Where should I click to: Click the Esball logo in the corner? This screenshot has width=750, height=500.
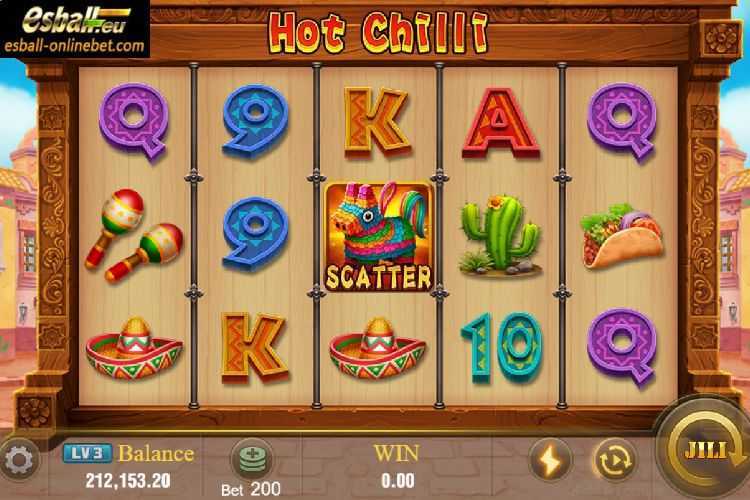74,27
